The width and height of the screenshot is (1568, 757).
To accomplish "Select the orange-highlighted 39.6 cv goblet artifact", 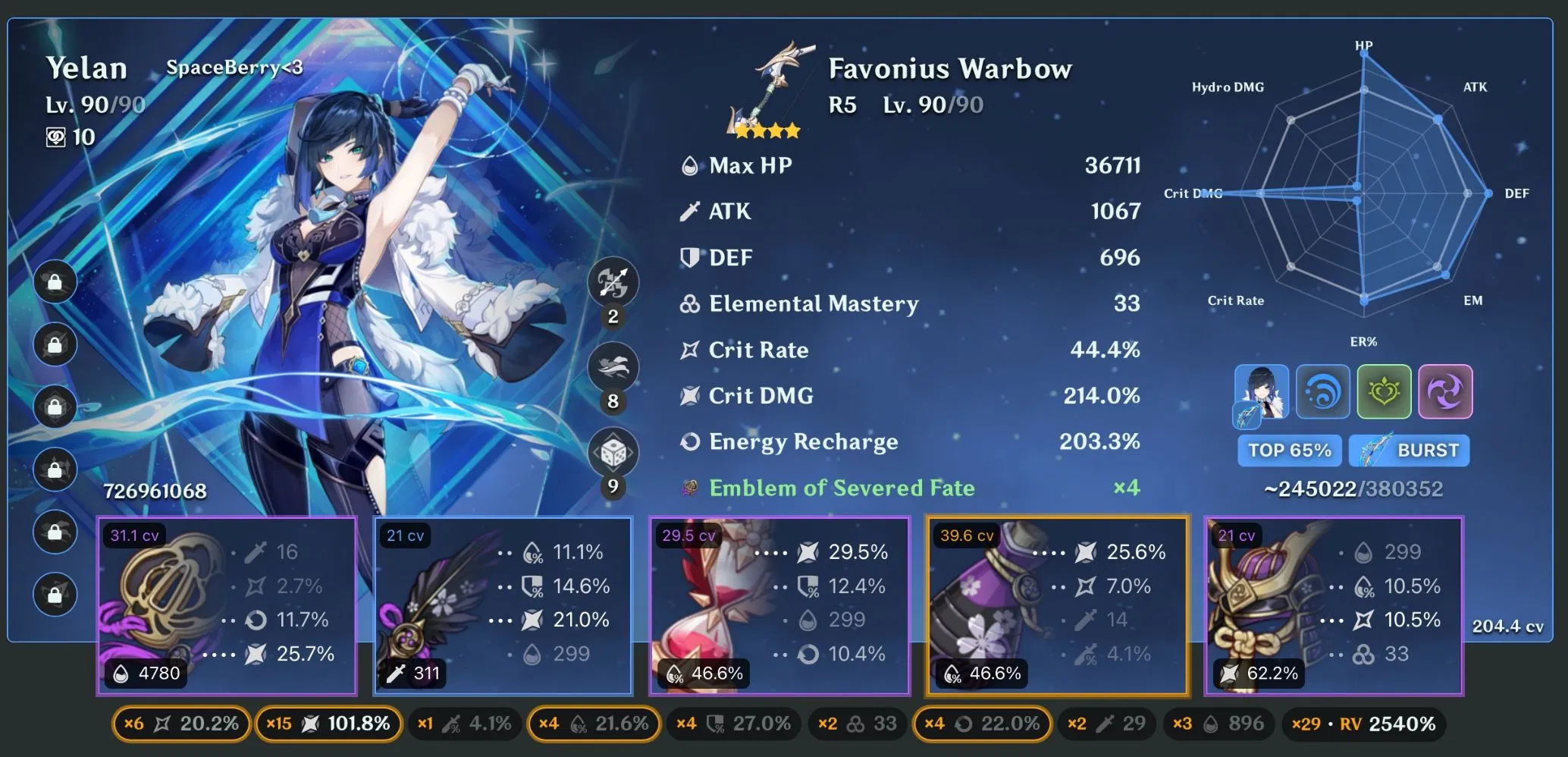I will point(1058,607).
